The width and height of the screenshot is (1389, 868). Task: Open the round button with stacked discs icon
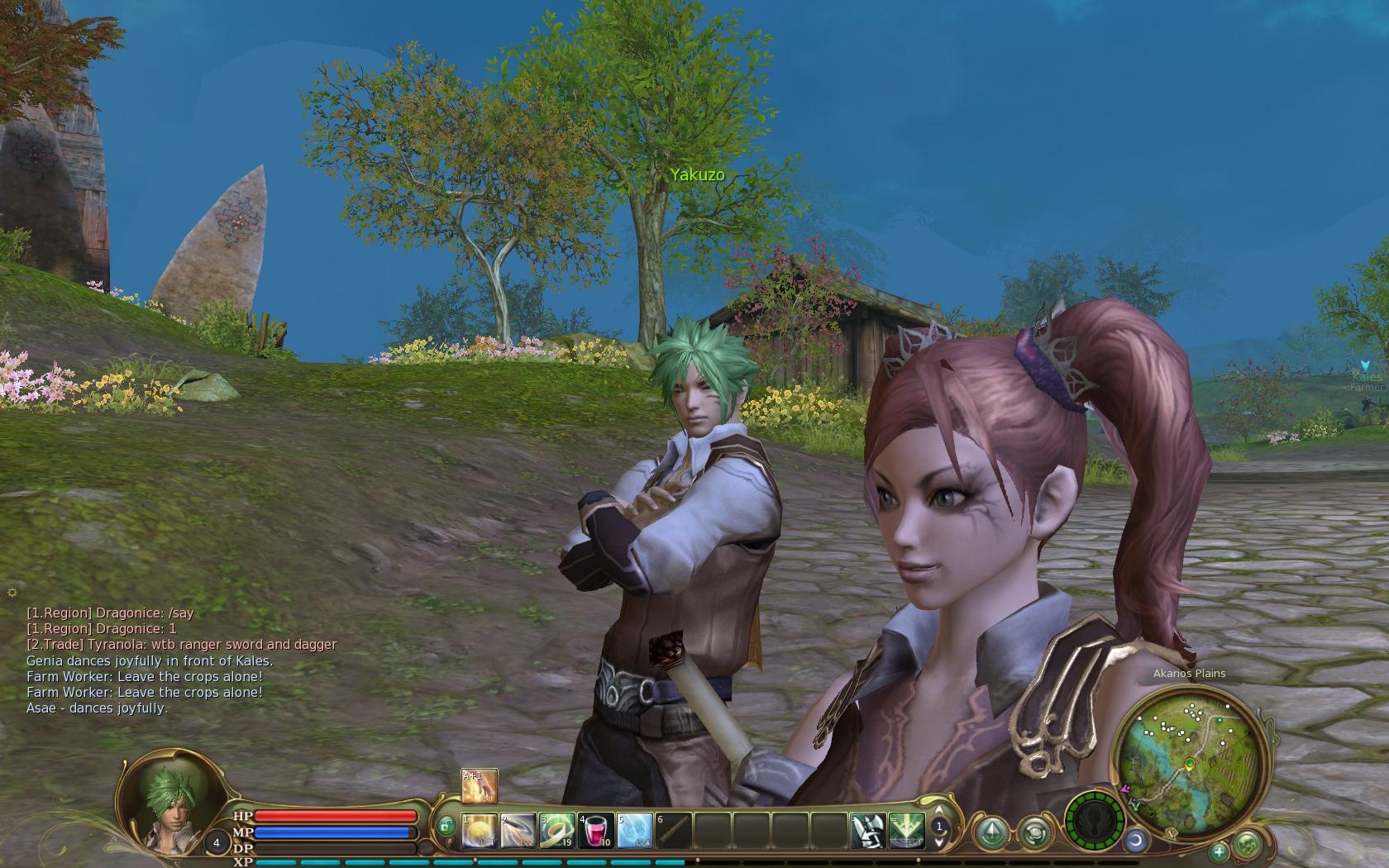click(x=1034, y=832)
